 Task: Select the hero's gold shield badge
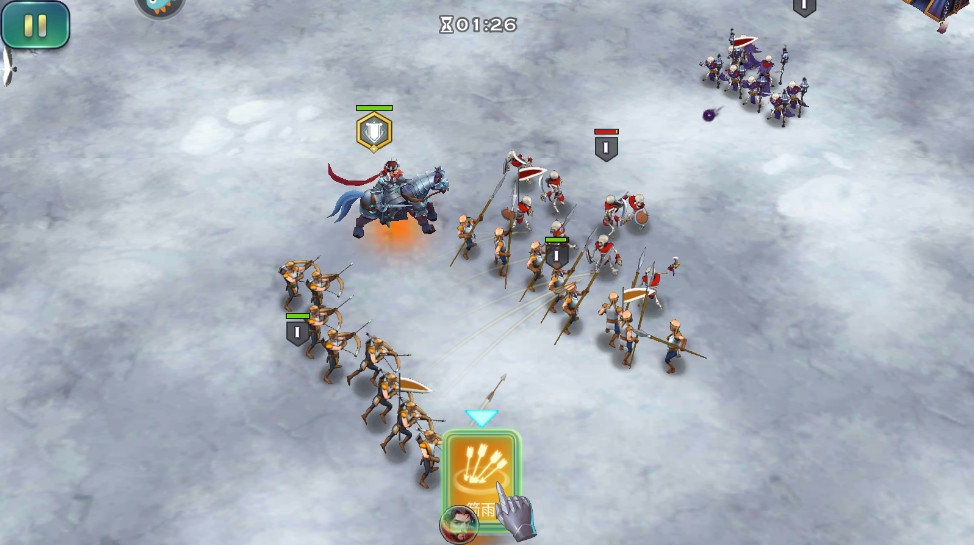click(374, 132)
